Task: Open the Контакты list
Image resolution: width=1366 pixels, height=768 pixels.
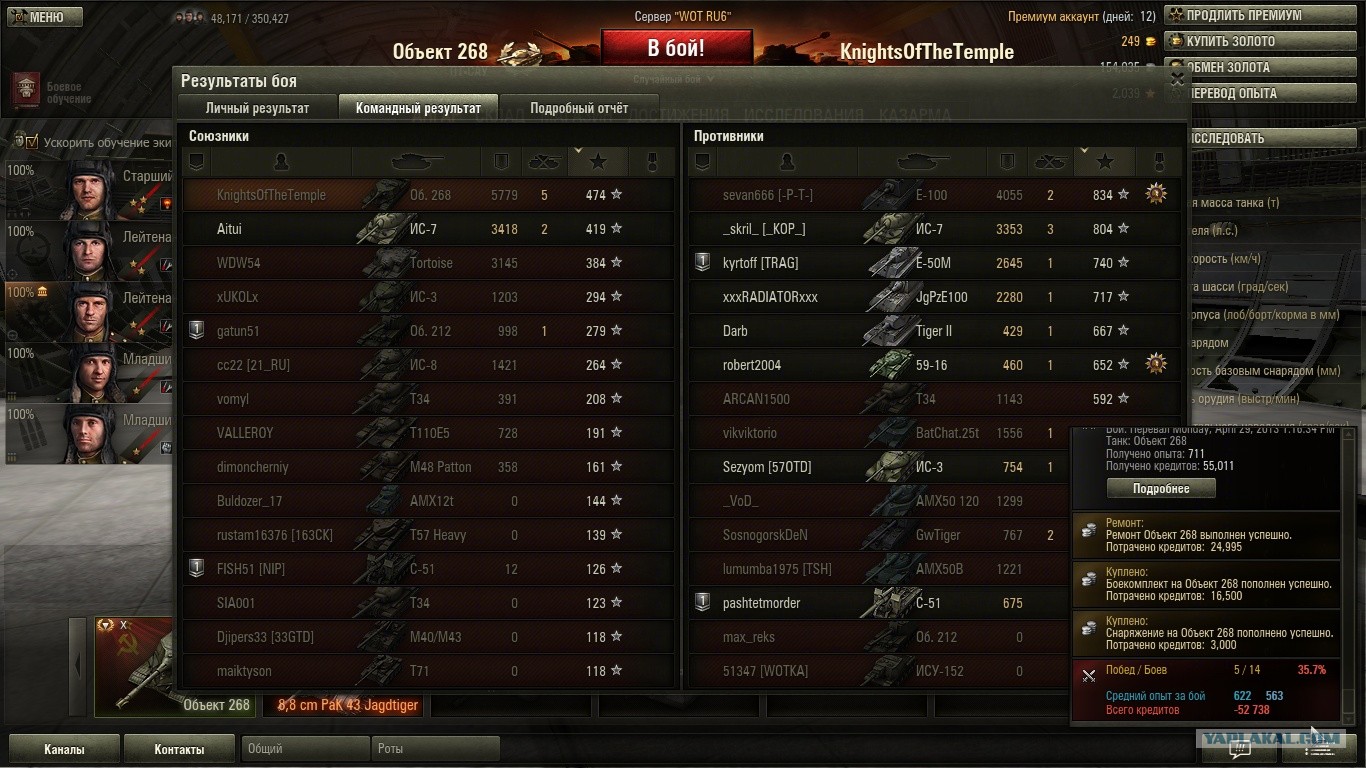Action: click(179, 749)
